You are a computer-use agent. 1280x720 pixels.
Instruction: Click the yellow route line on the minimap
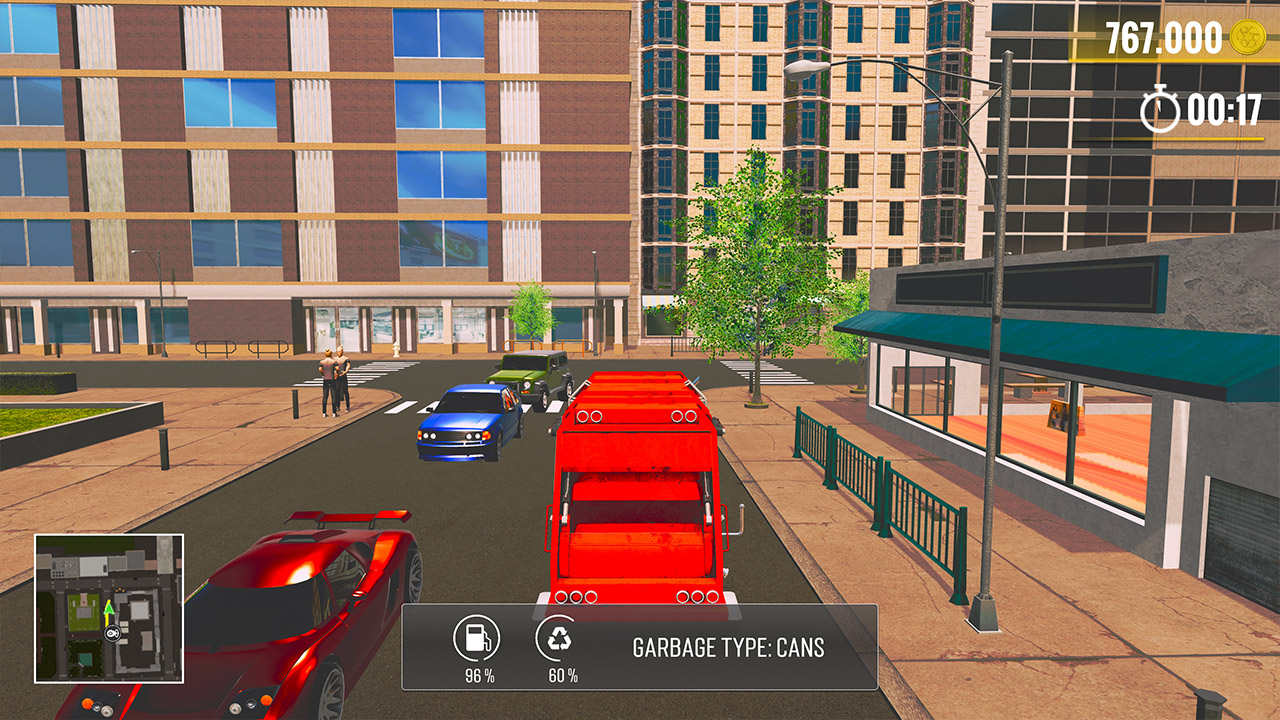tap(108, 621)
